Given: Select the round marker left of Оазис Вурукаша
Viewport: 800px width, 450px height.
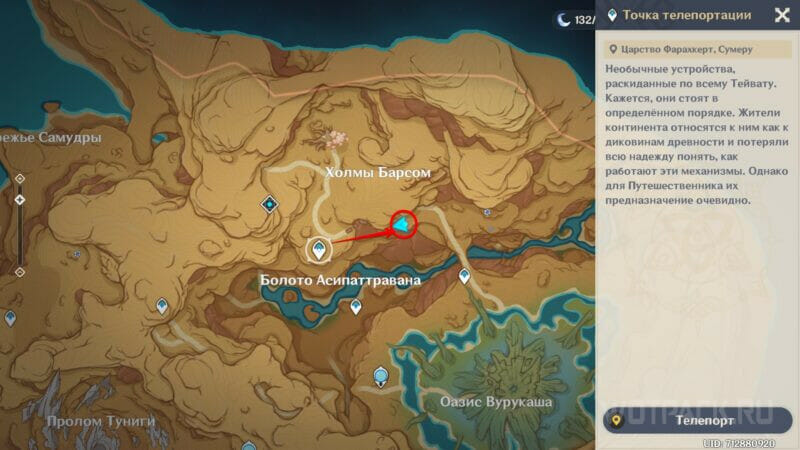Looking at the screenshot, I should (x=380, y=377).
